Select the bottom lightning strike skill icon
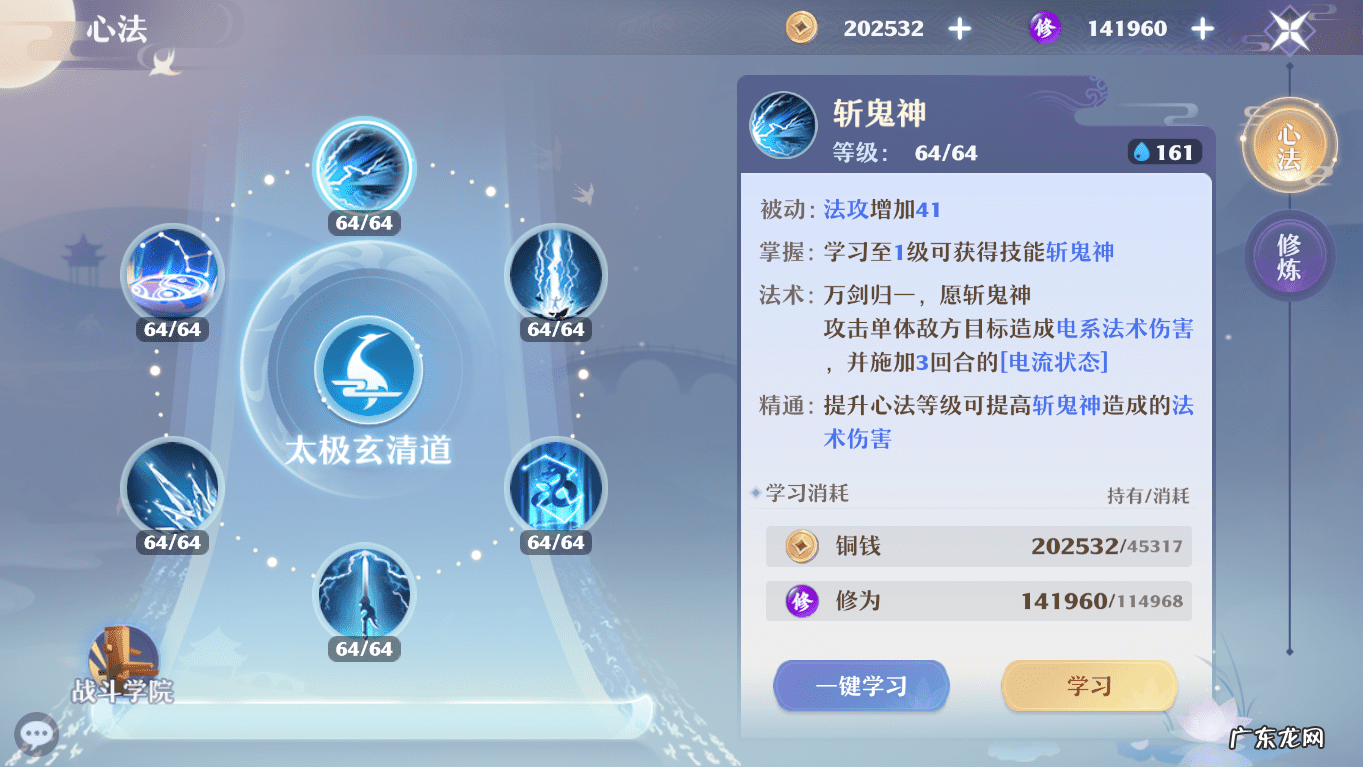The width and height of the screenshot is (1363, 767). pyautogui.click(x=363, y=593)
